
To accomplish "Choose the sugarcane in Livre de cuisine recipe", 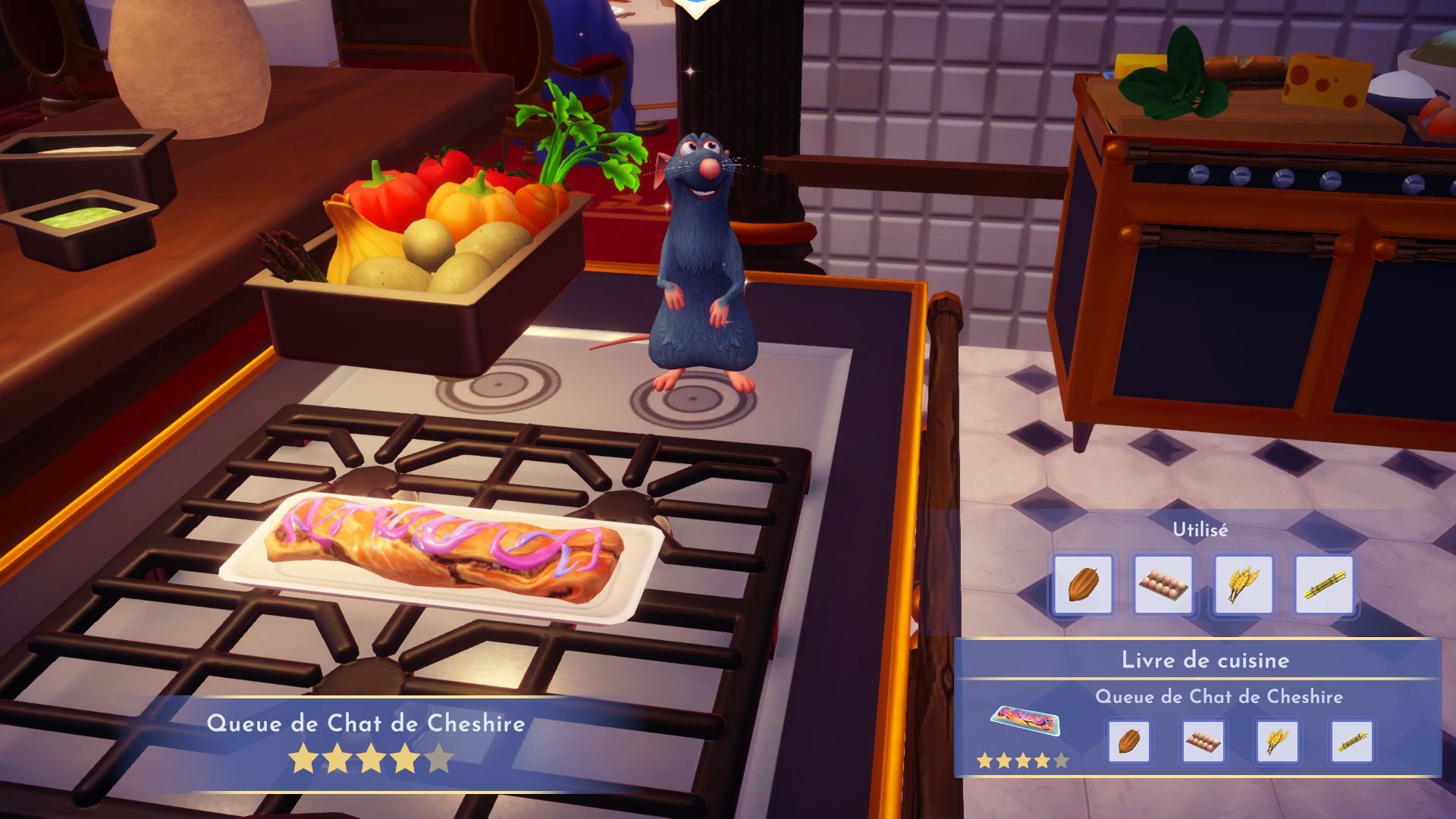I will click(x=1351, y=741).
